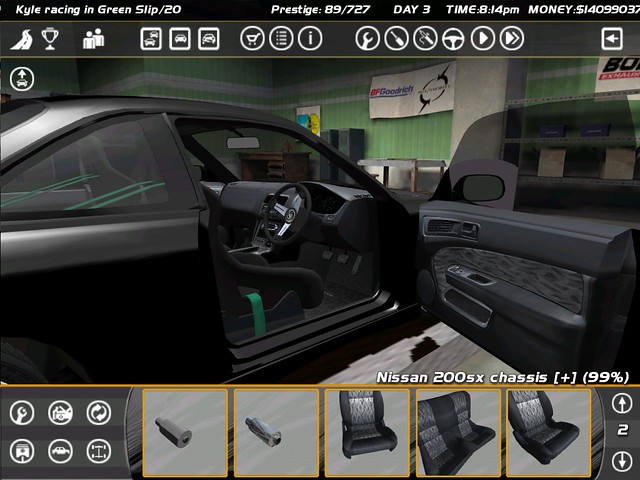Choose the steering wheel icon
640x480 pixels.
coord(454,39)
